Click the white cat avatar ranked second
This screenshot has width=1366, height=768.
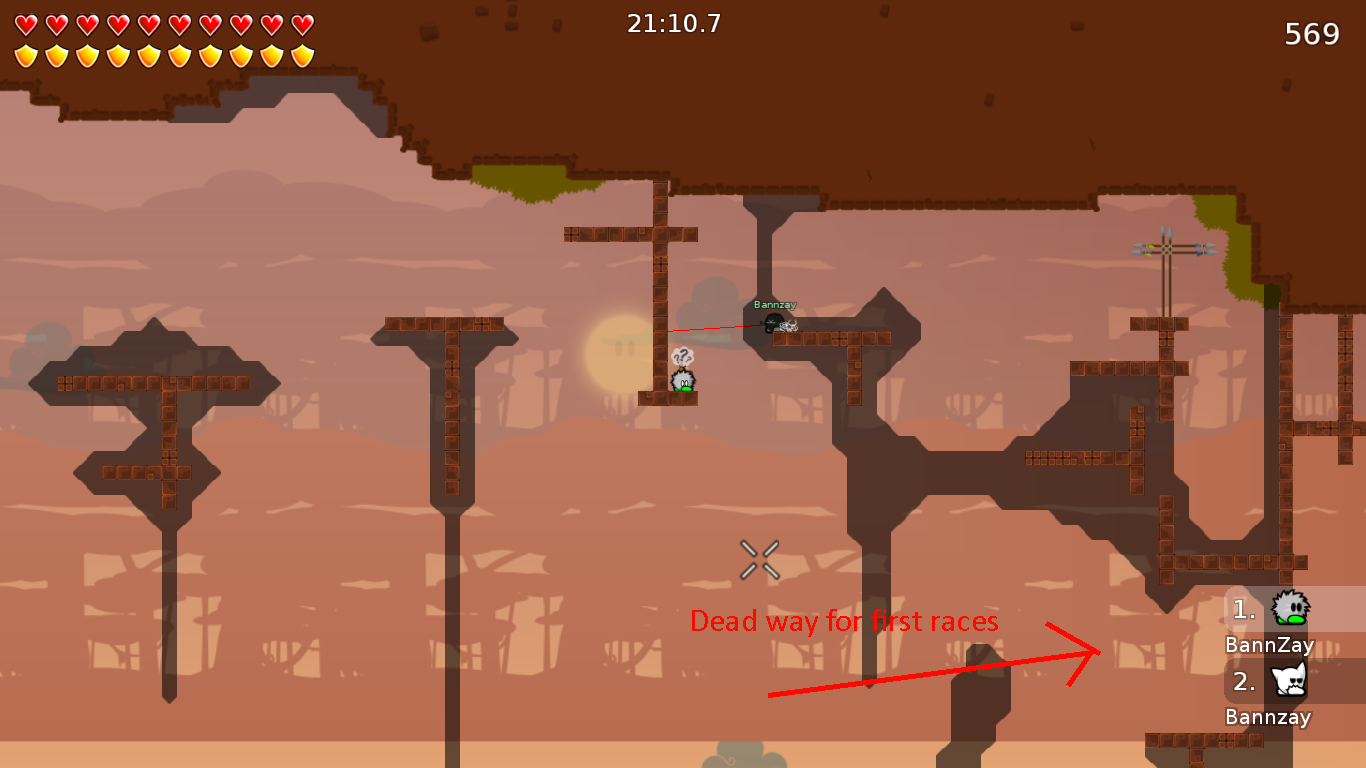pyautogui.click(x=1288, y=679)
